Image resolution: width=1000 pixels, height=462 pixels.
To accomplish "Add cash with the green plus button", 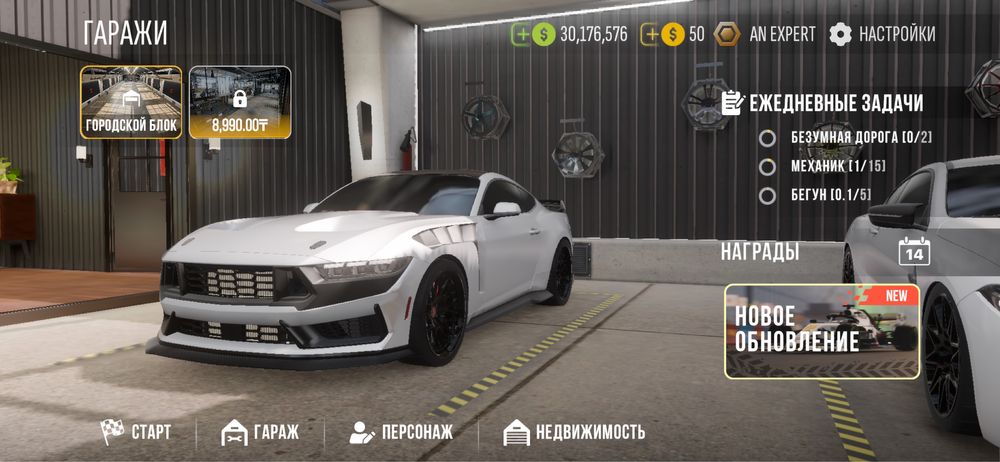I will coord(521,34).
